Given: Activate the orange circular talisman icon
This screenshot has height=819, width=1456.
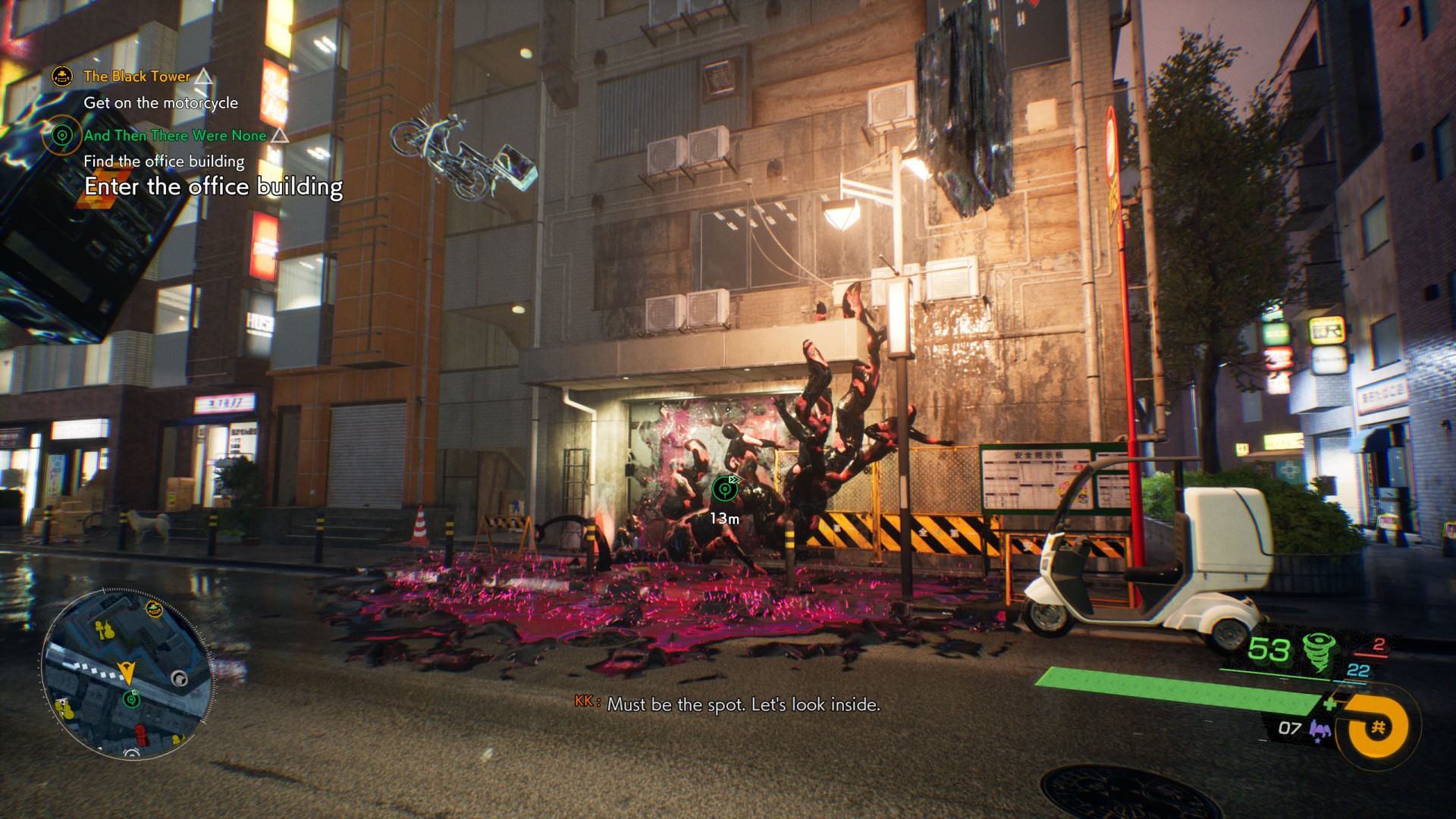Looking at the screenshot, I should [1376, 727].
